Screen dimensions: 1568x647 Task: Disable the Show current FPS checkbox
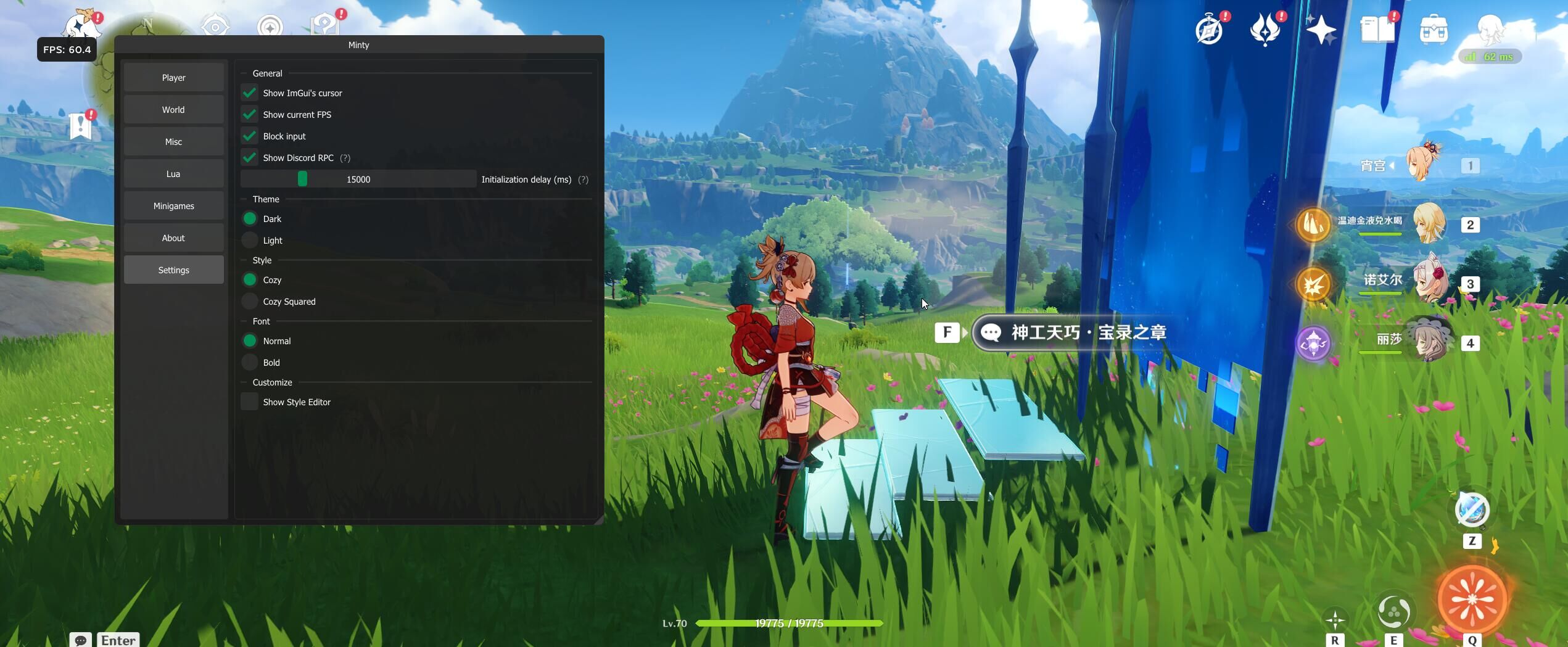coord(250,115)
